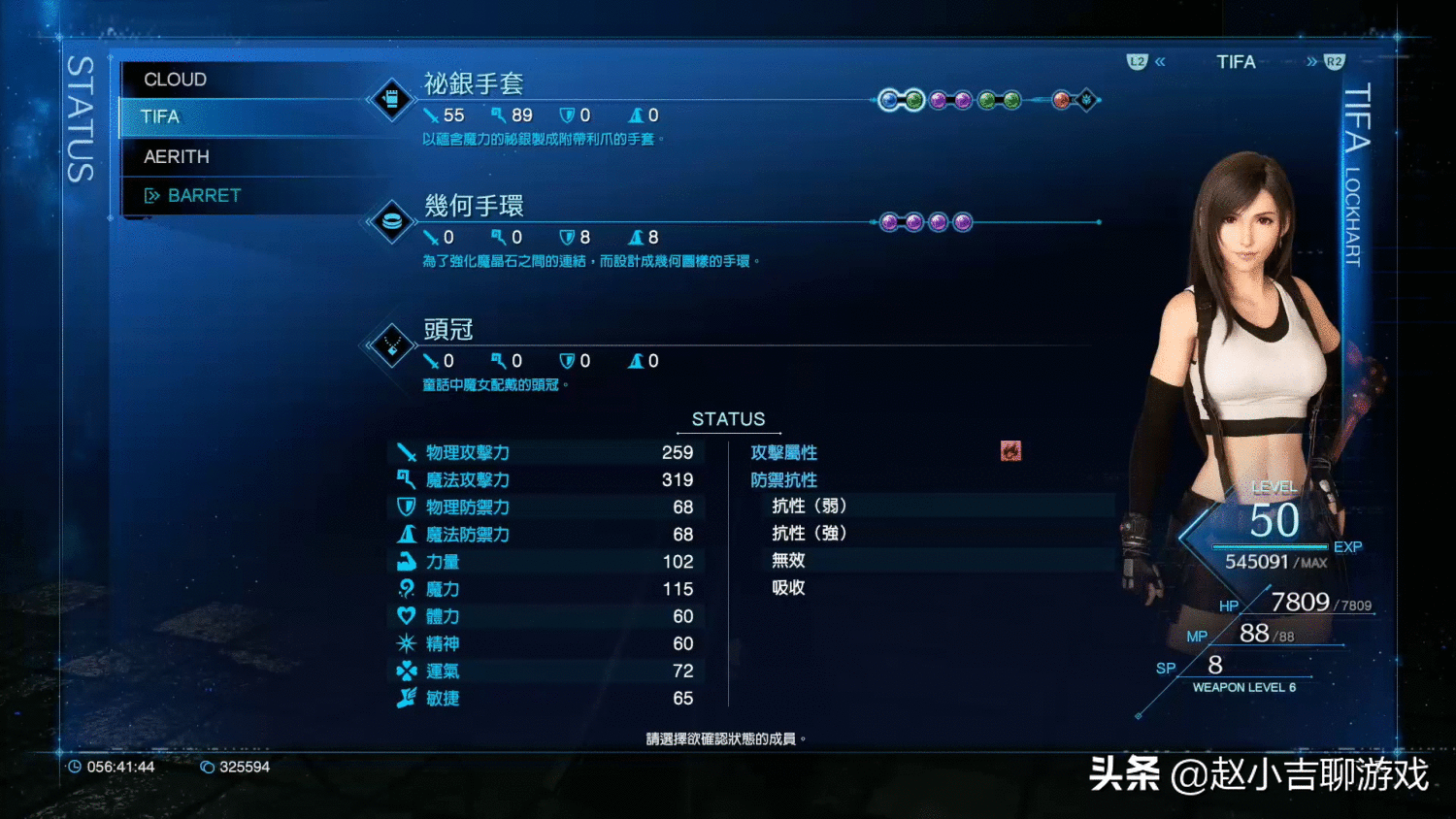Click the physical attack sword icon

point(408,452)
